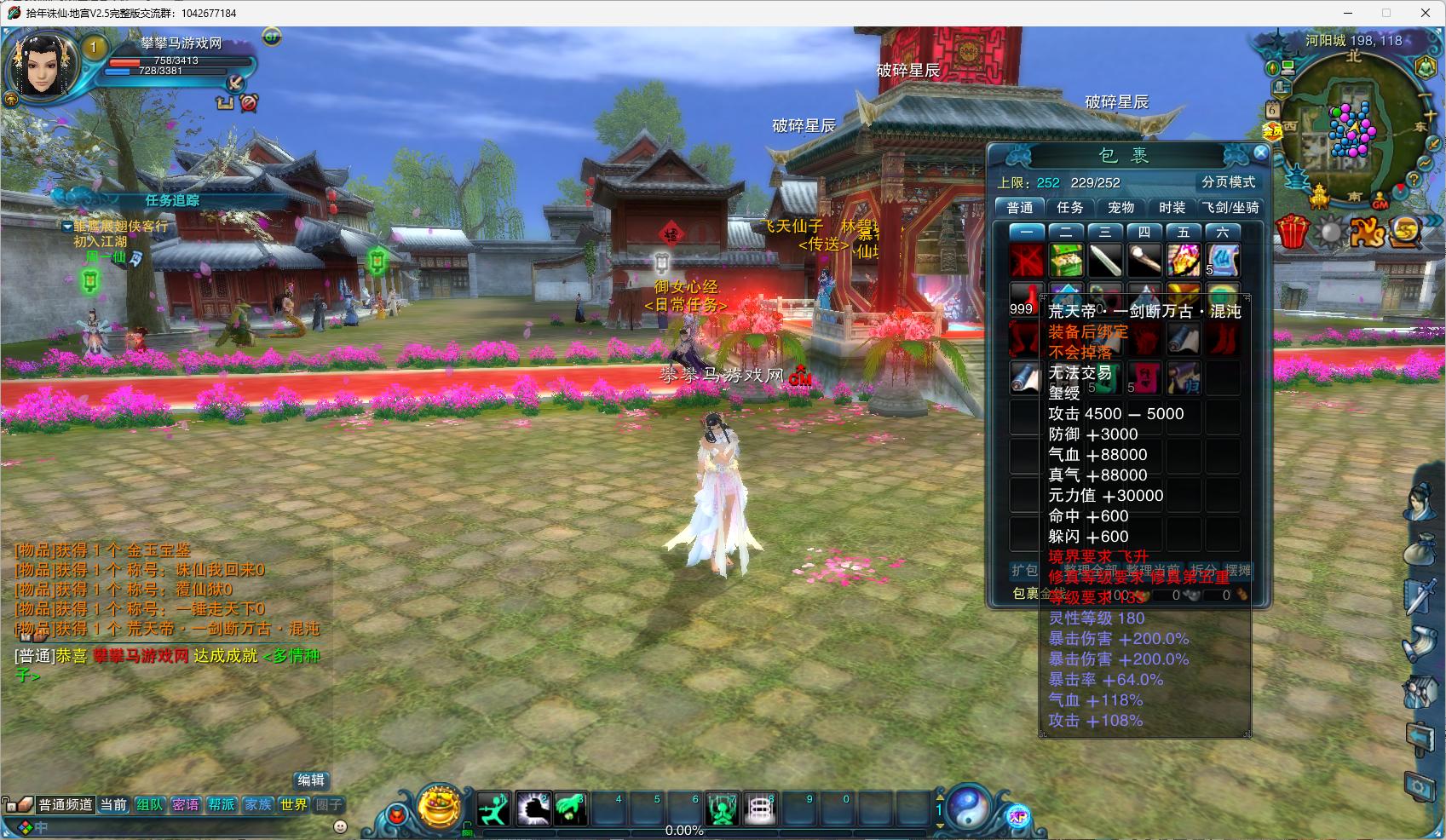Select the green treasure chest item

[x=1066, y=259]
